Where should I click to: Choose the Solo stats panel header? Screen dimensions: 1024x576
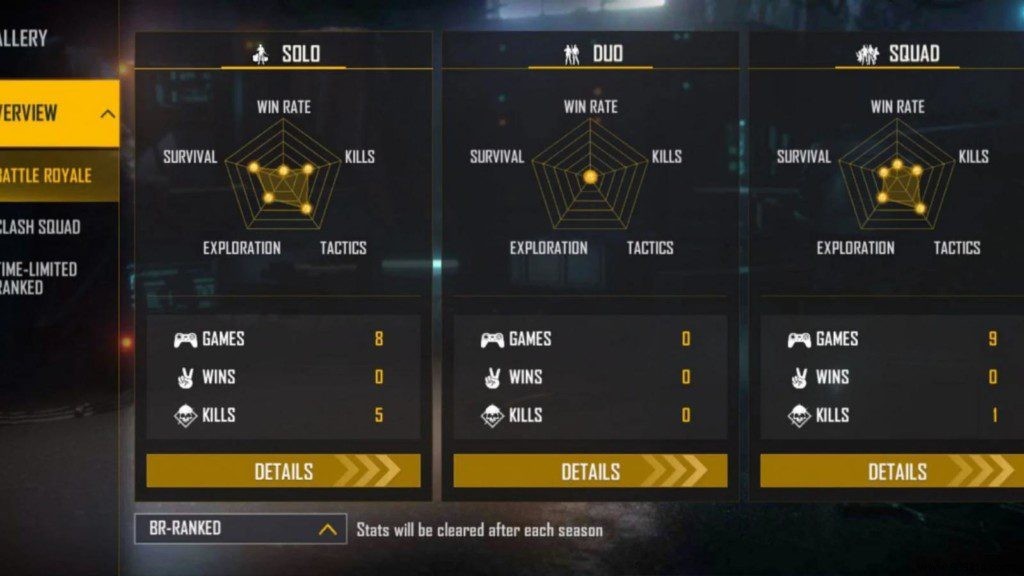coord(283,54)
